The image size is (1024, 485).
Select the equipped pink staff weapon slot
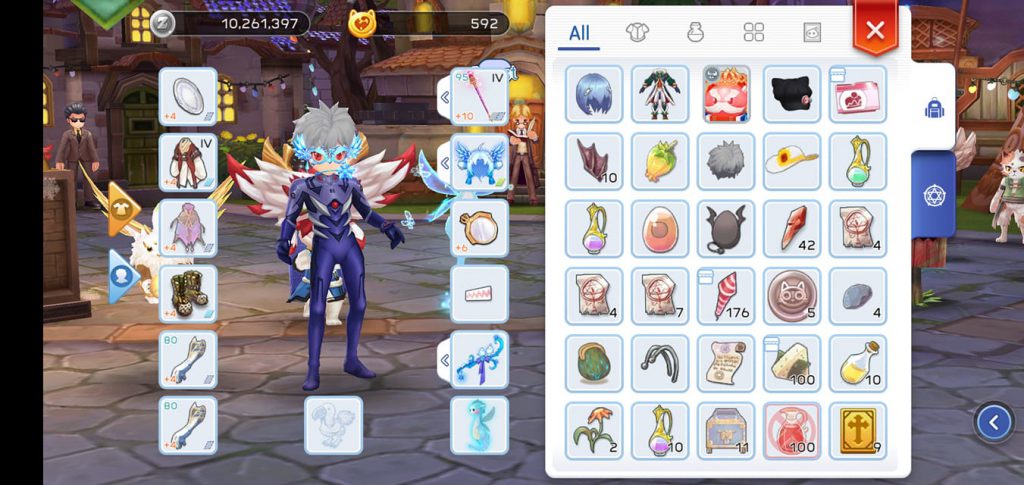pyautogui.click(x=479, y=96)
